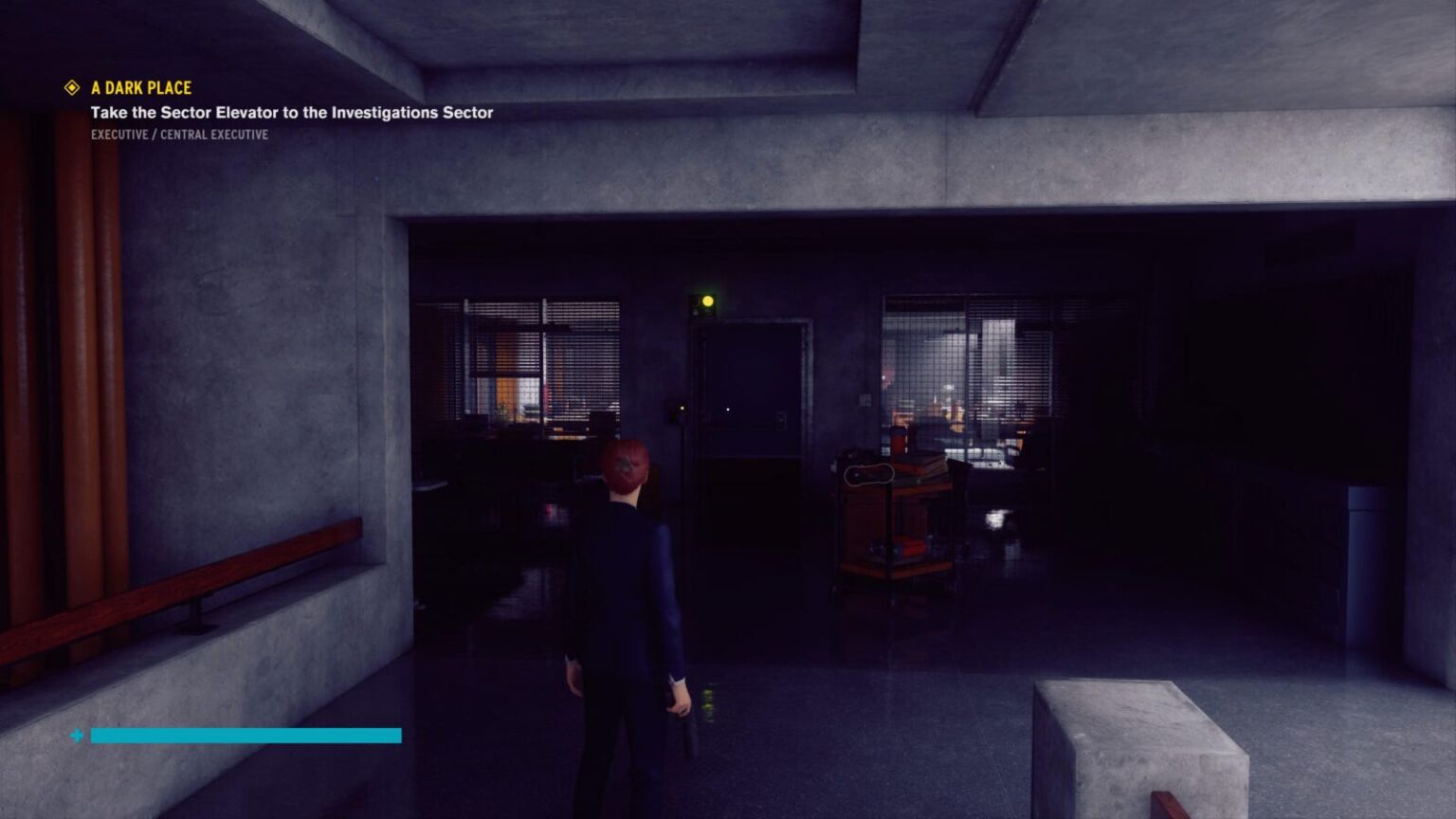Click the objective text about the Sector Elevator

click(x=292, y=111)
